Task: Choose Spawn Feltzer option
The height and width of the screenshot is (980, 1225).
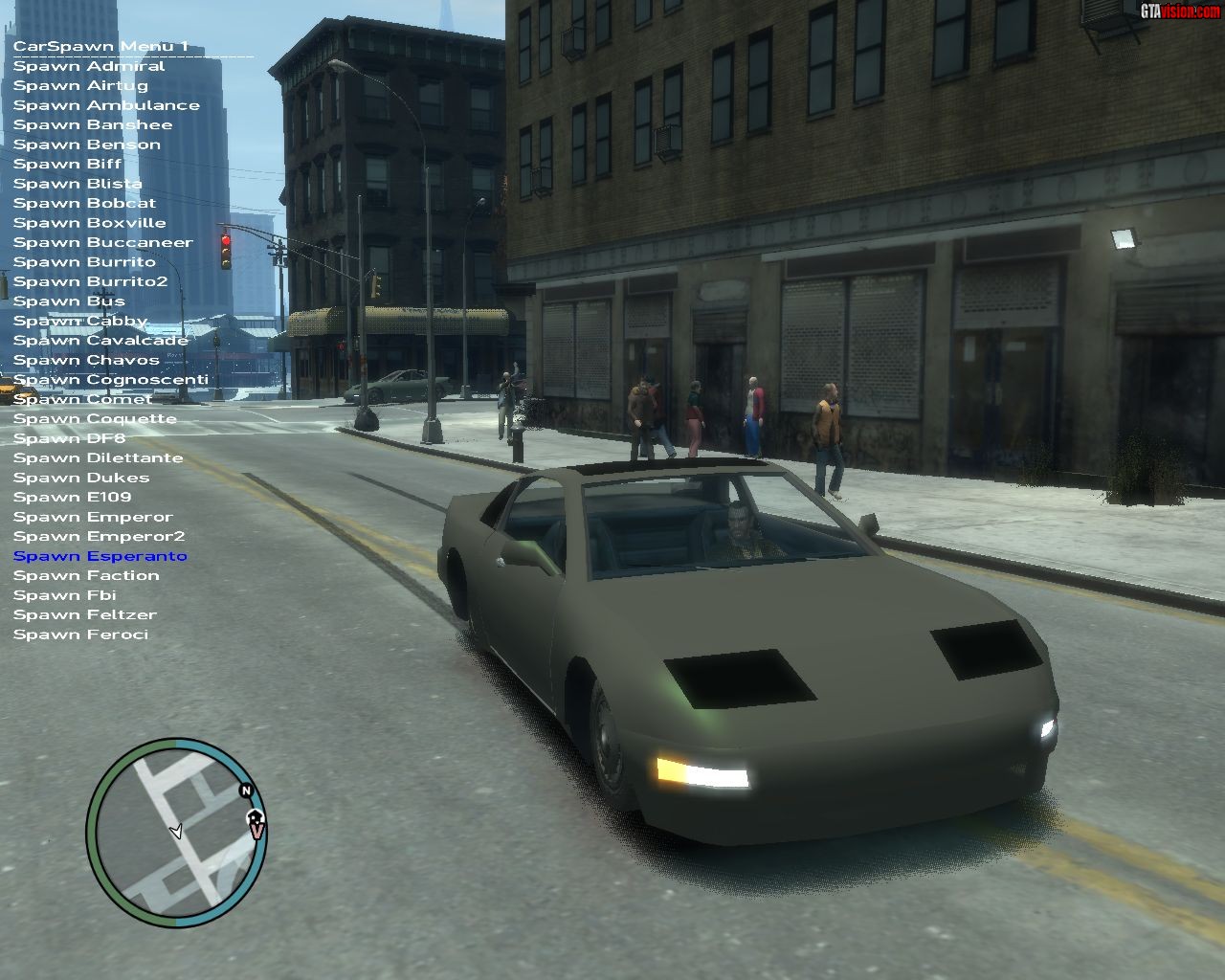Action: pos(84,614)
